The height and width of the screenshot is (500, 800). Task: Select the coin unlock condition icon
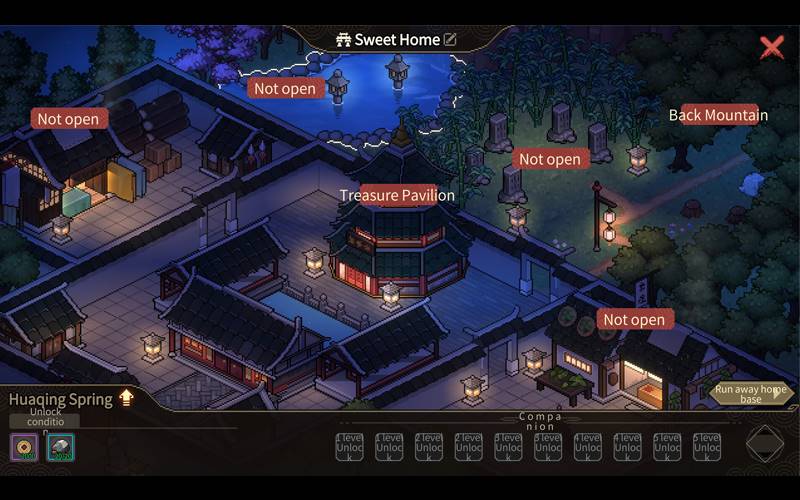tap(23, 447)
